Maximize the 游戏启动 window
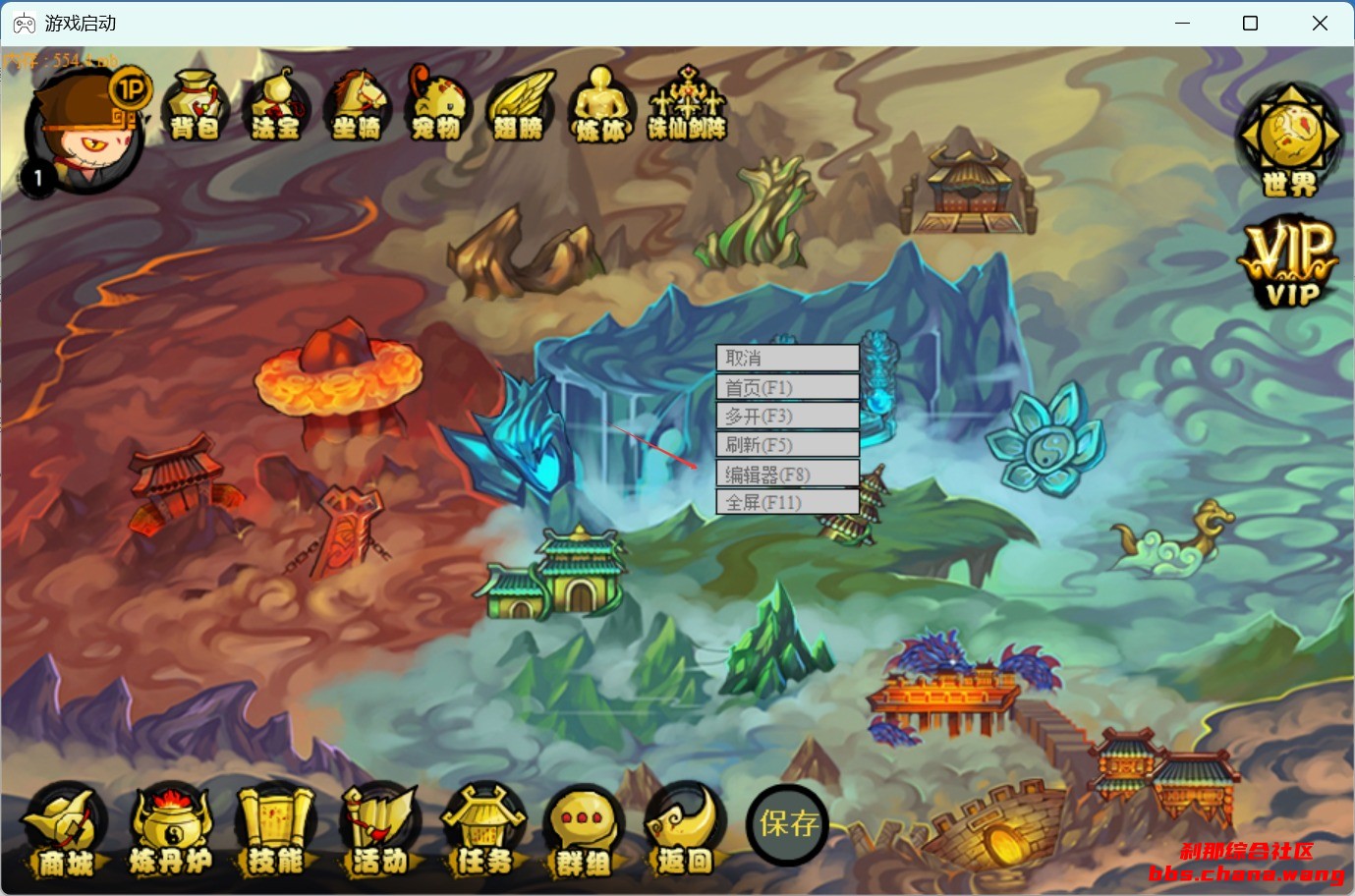 [x=1250, y=24]
